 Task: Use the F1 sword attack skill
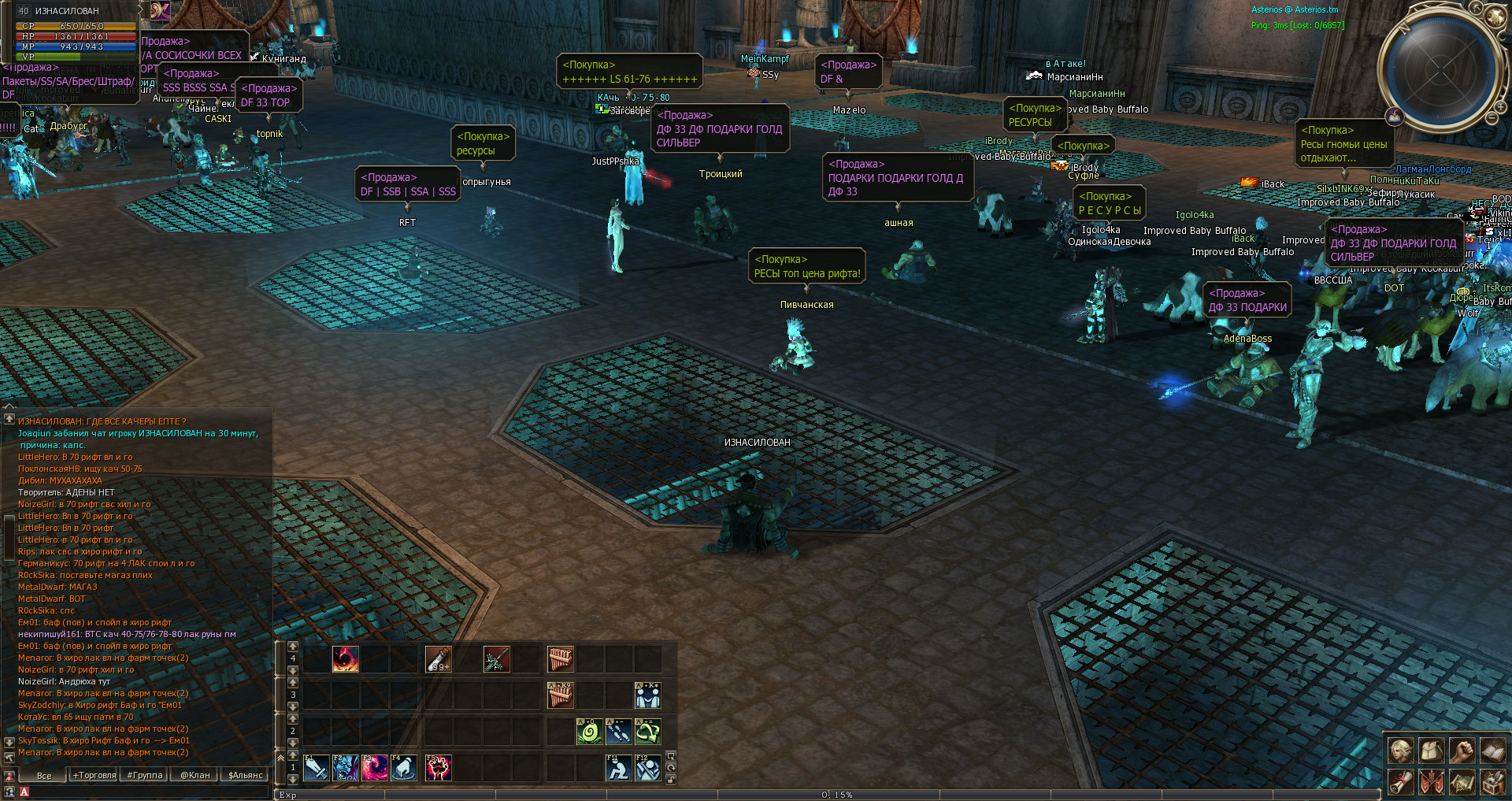point(316,768)
